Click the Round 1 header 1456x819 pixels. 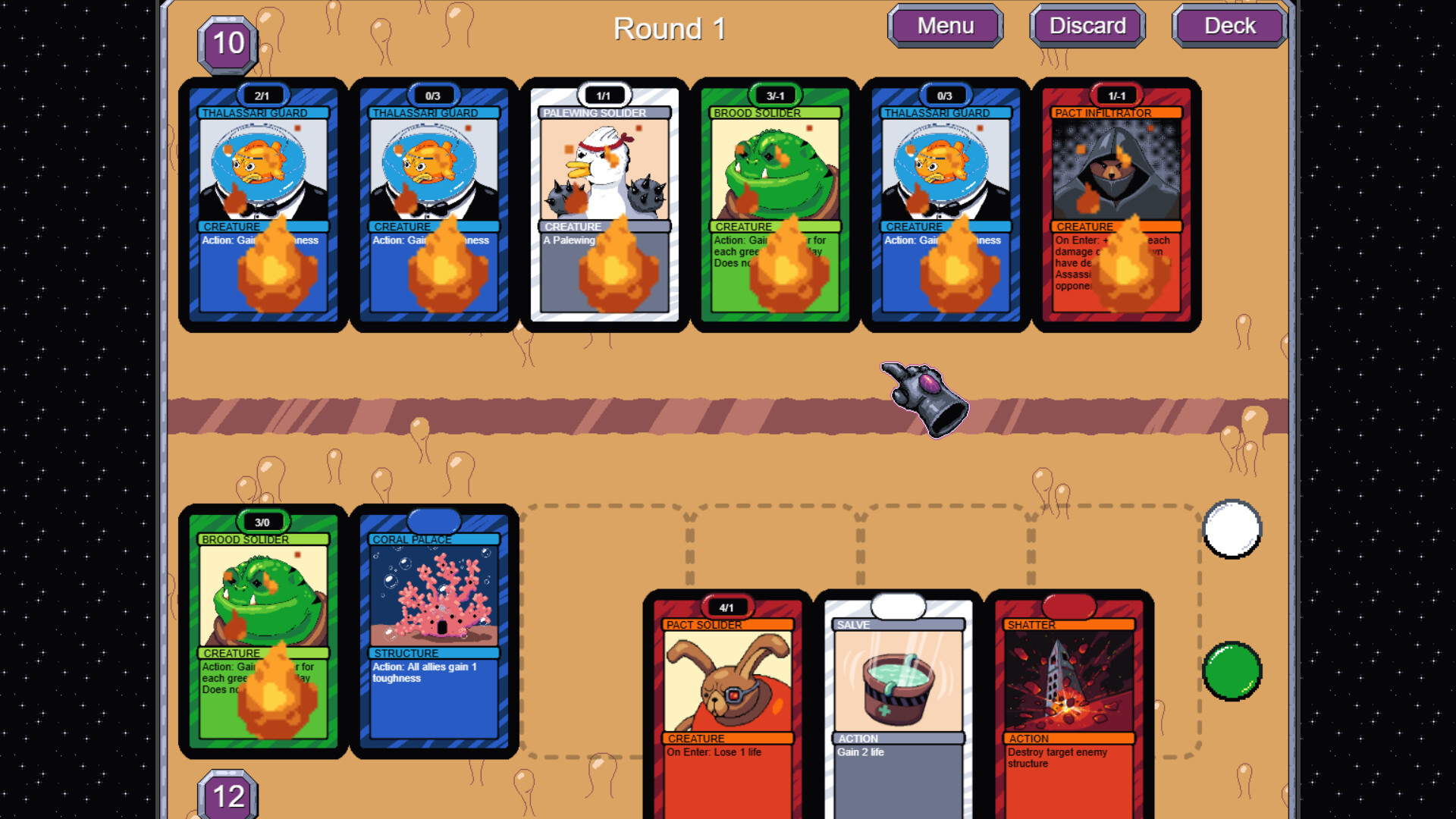(x=669, y=28)
